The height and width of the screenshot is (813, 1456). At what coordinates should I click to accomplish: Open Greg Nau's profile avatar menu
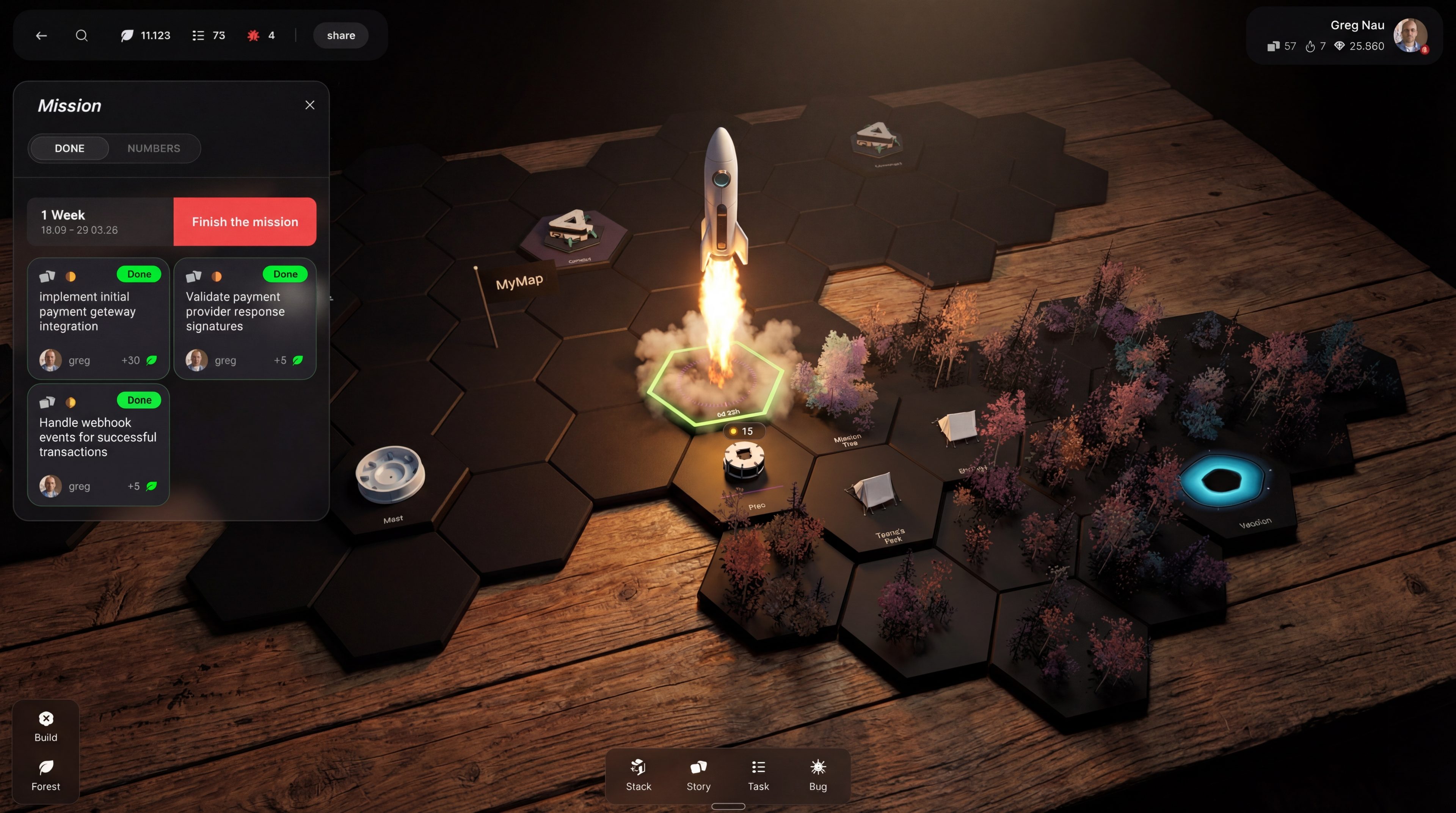(1410, 36)
